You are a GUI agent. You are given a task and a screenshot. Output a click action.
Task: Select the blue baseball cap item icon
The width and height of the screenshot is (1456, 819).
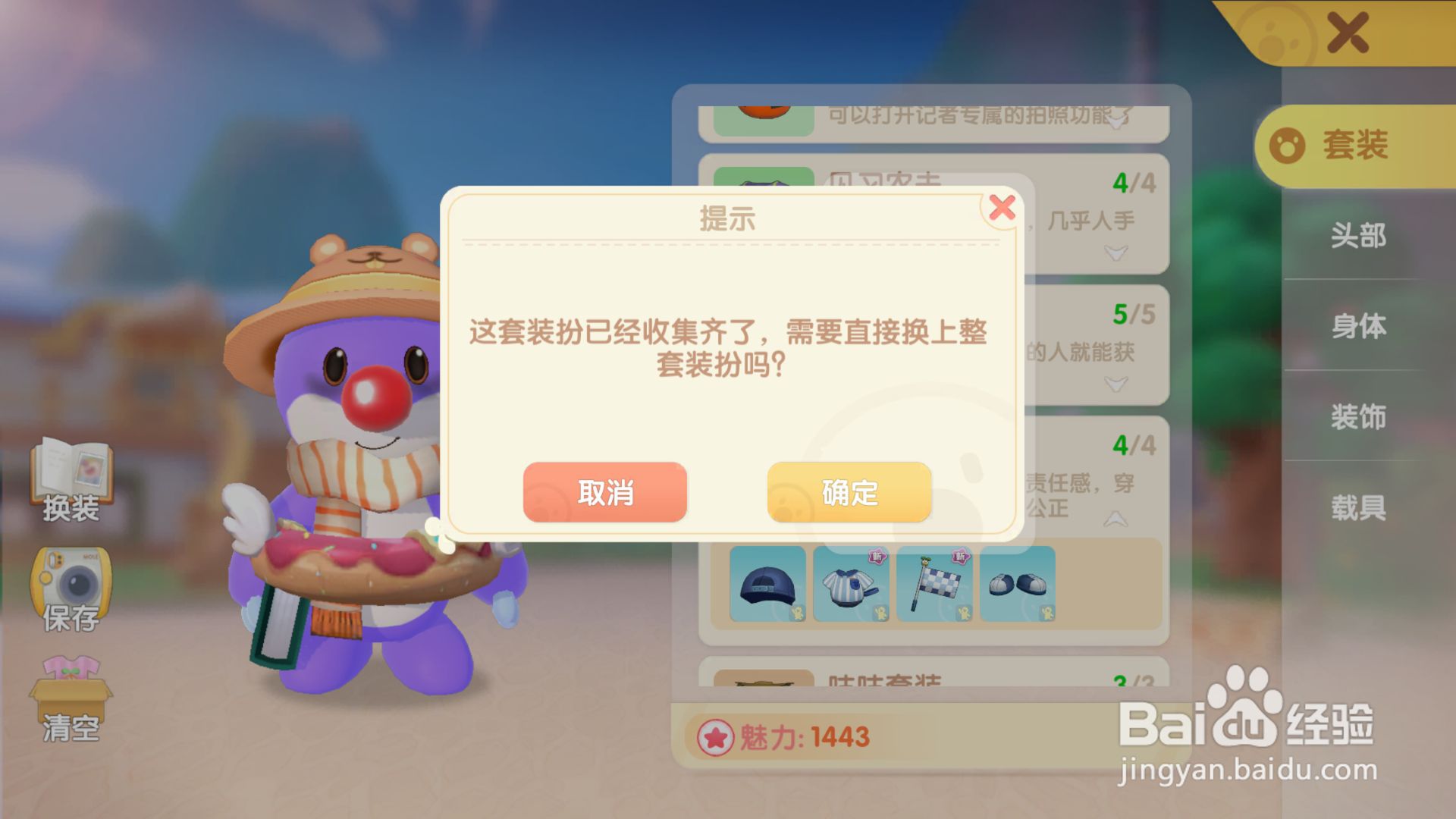coord(768,585)
